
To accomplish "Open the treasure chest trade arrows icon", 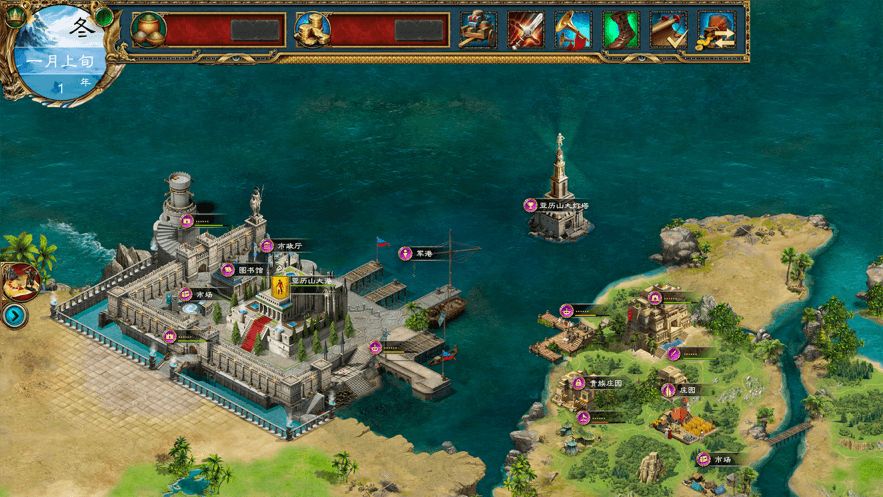I will click(716, 30).
